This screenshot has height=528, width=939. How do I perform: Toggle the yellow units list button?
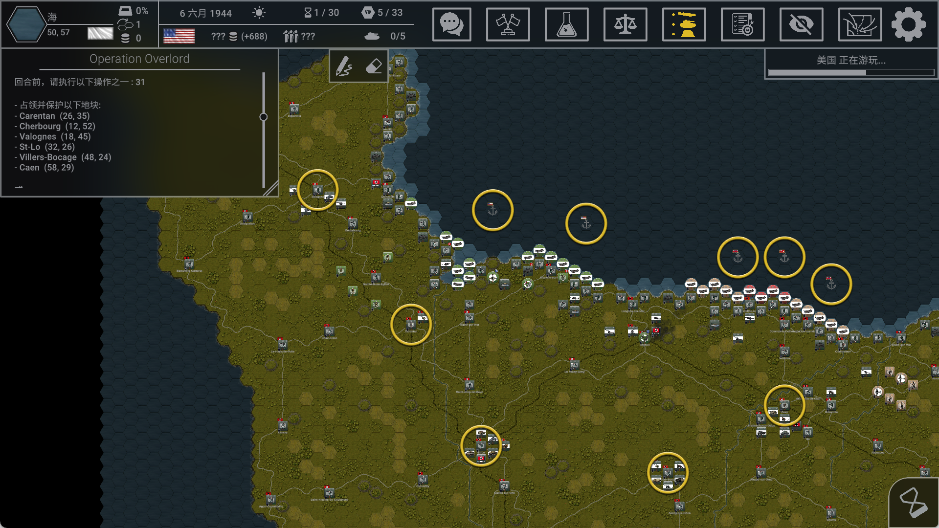coord(684,24)
